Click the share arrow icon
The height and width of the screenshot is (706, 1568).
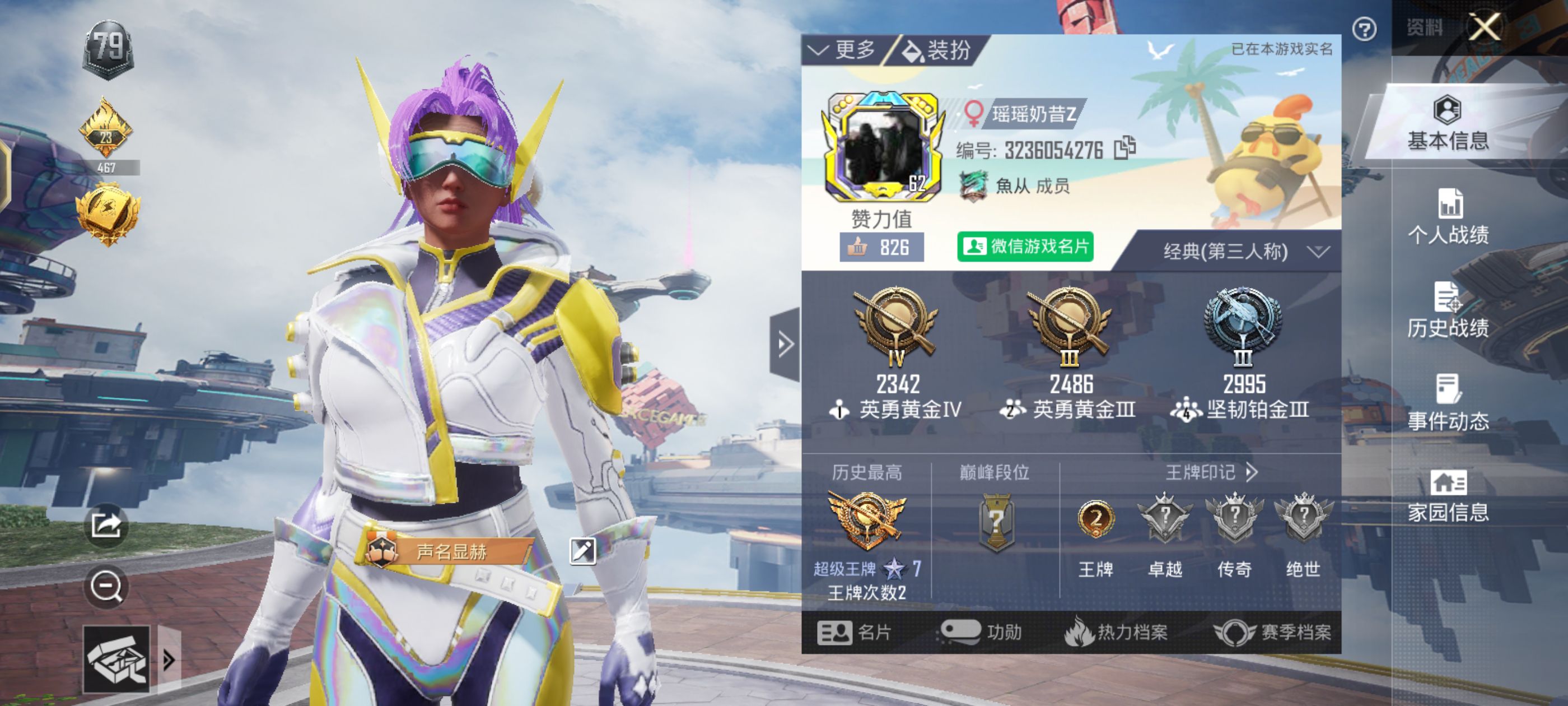tap(106, 525)
